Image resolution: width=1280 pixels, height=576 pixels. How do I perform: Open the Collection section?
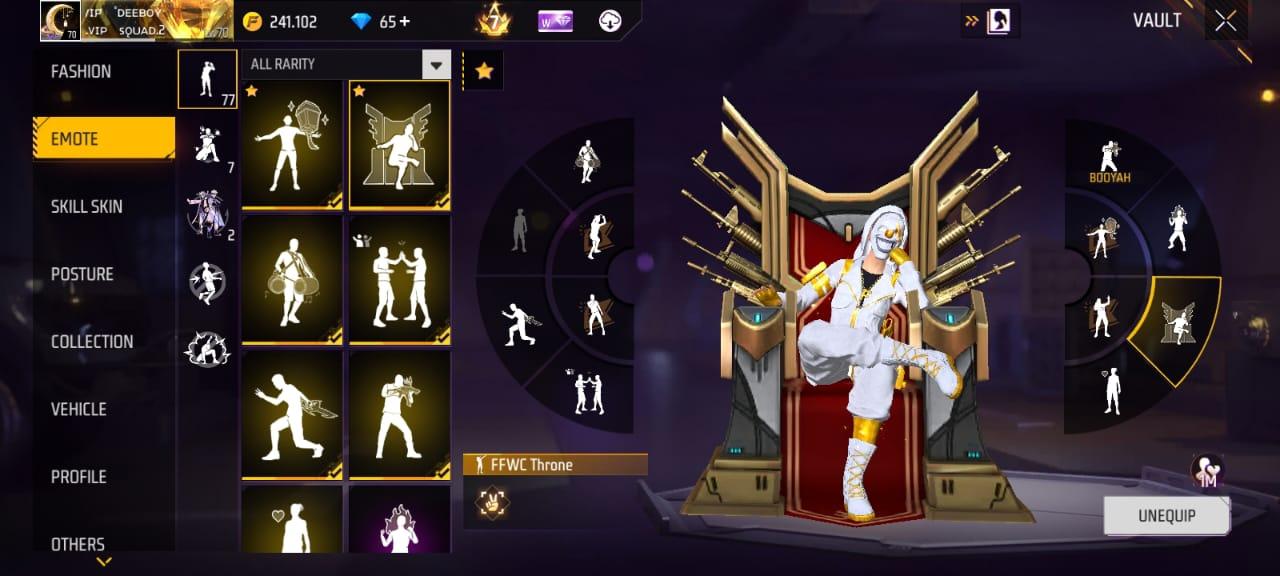point(92,342)
